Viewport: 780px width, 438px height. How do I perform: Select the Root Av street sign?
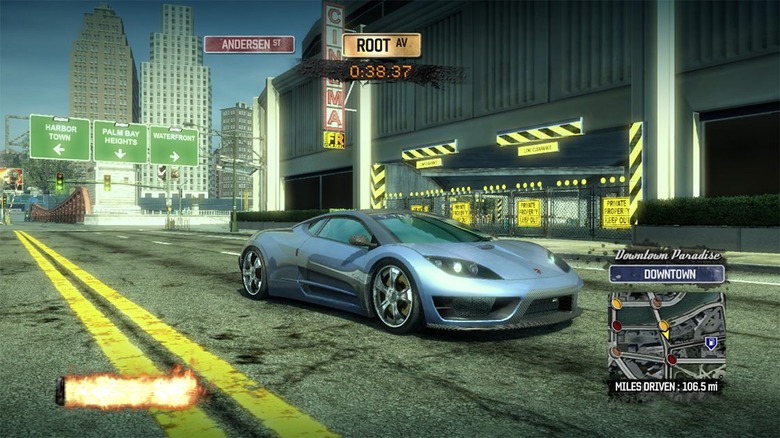pyautogui.click(x=381, y=45)
